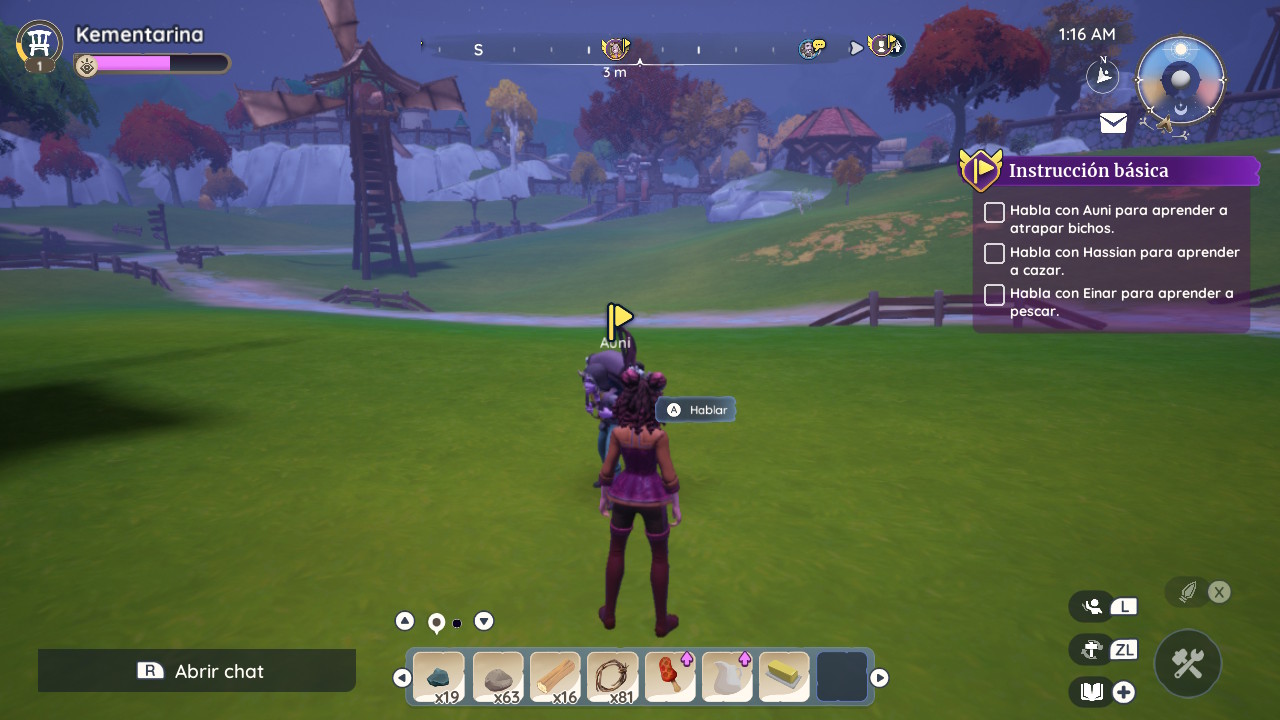Screen dimensions: 1280x720
Task: Open the mail envelope icon
Action: pos(1113,123)
